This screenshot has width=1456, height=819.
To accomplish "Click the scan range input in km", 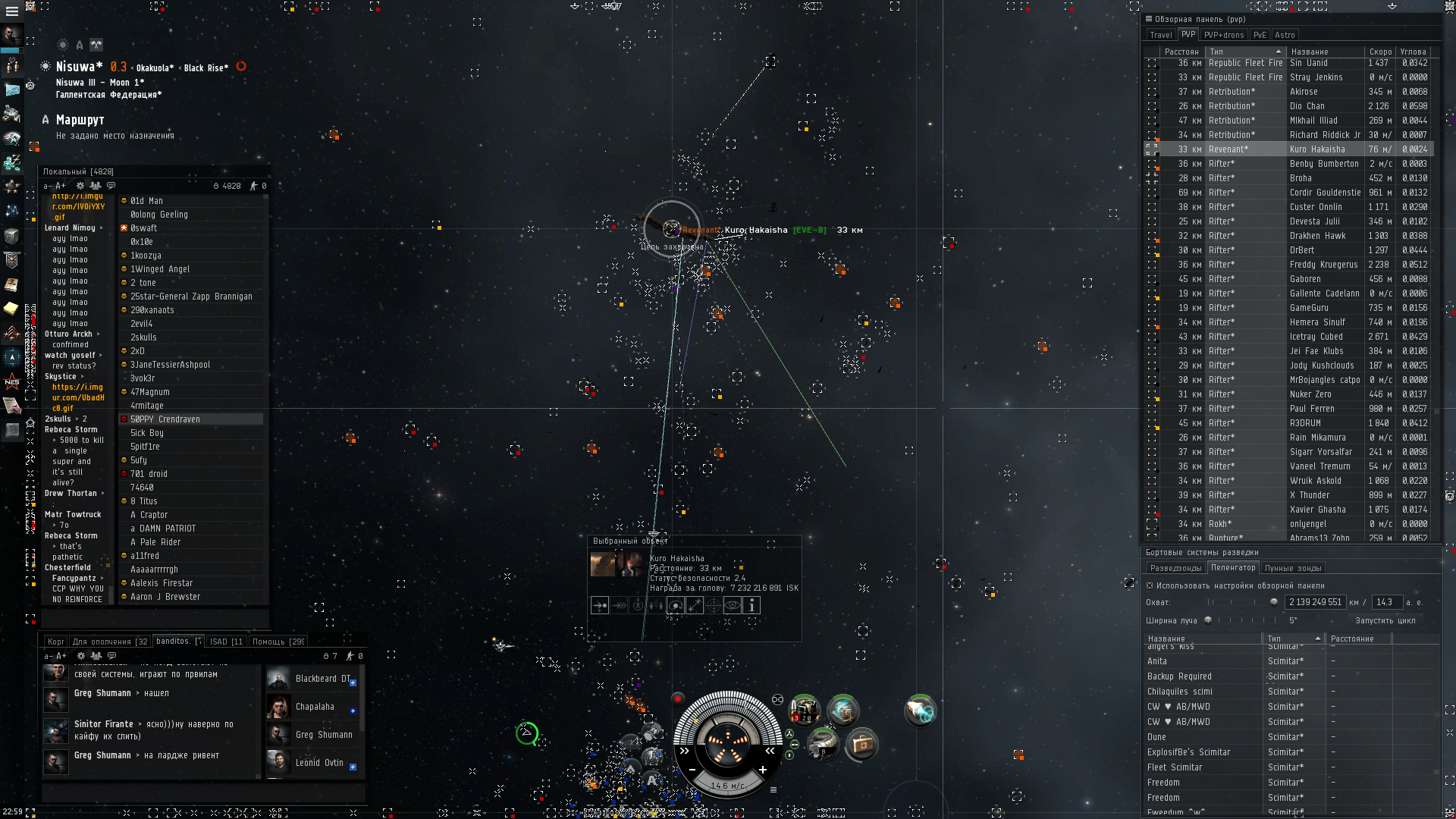I will point(1315,602).
